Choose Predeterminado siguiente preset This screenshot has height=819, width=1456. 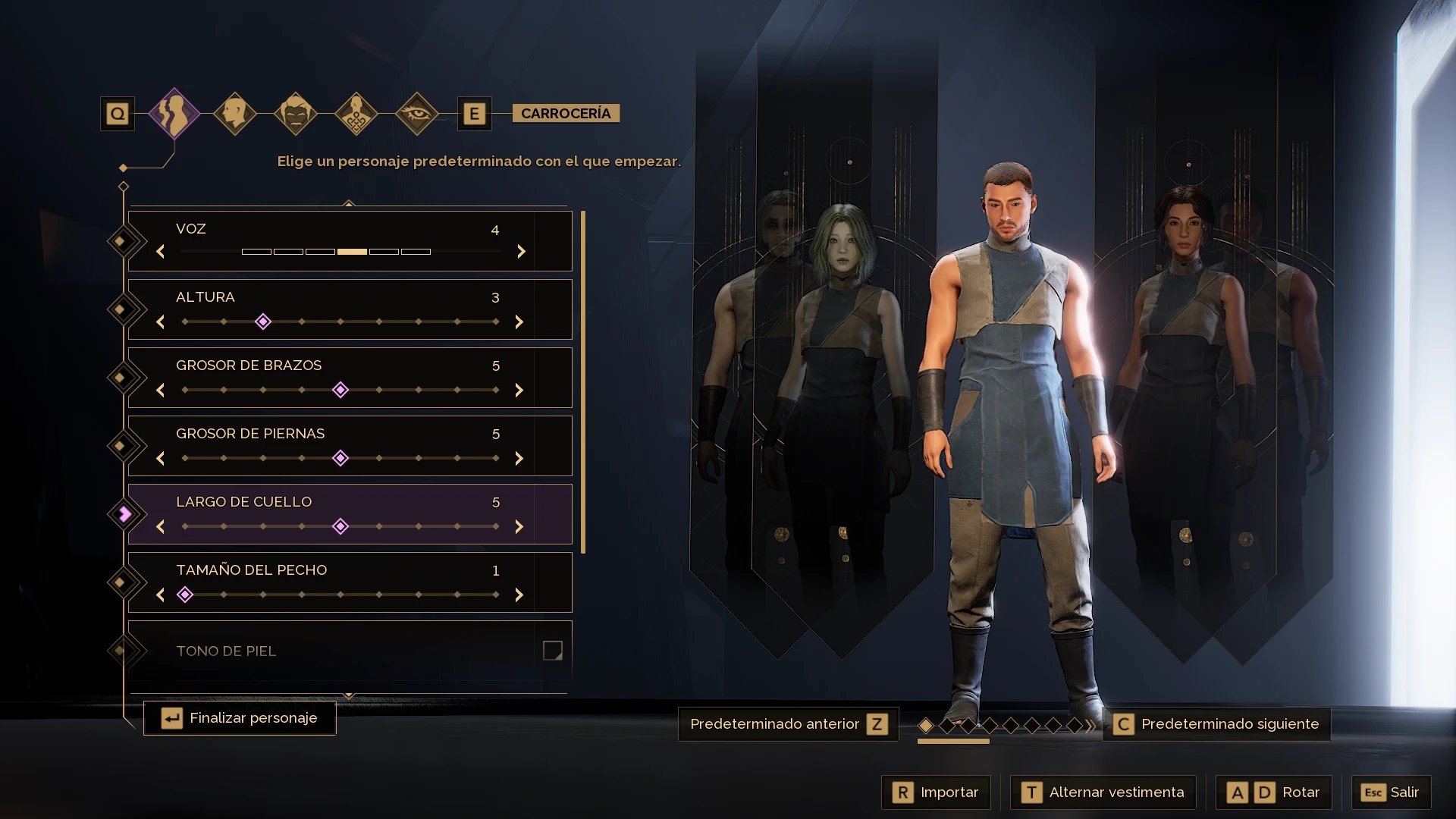pyautogui.click(x=1216, y=724)
